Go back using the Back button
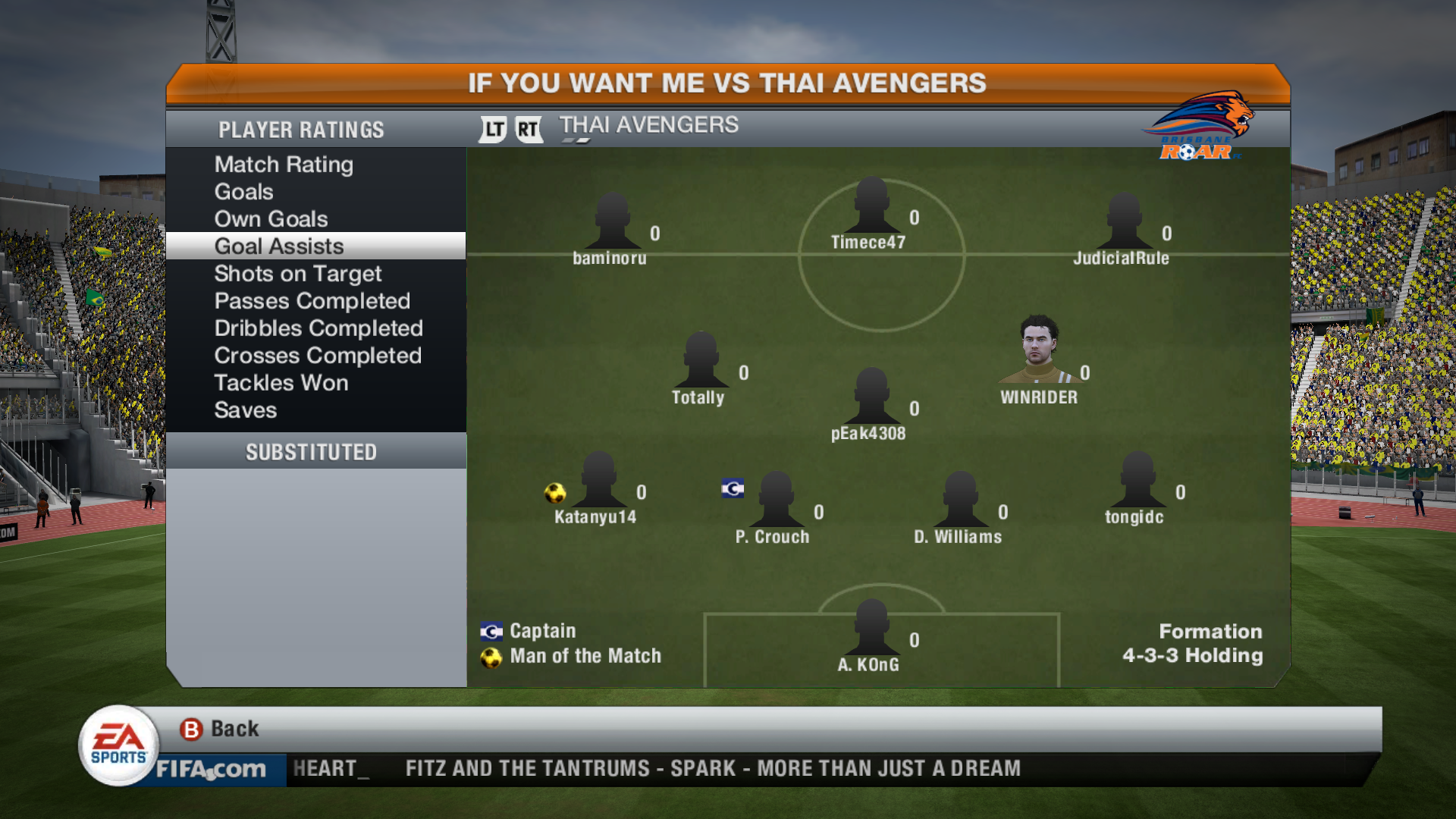 coord(220,729)
